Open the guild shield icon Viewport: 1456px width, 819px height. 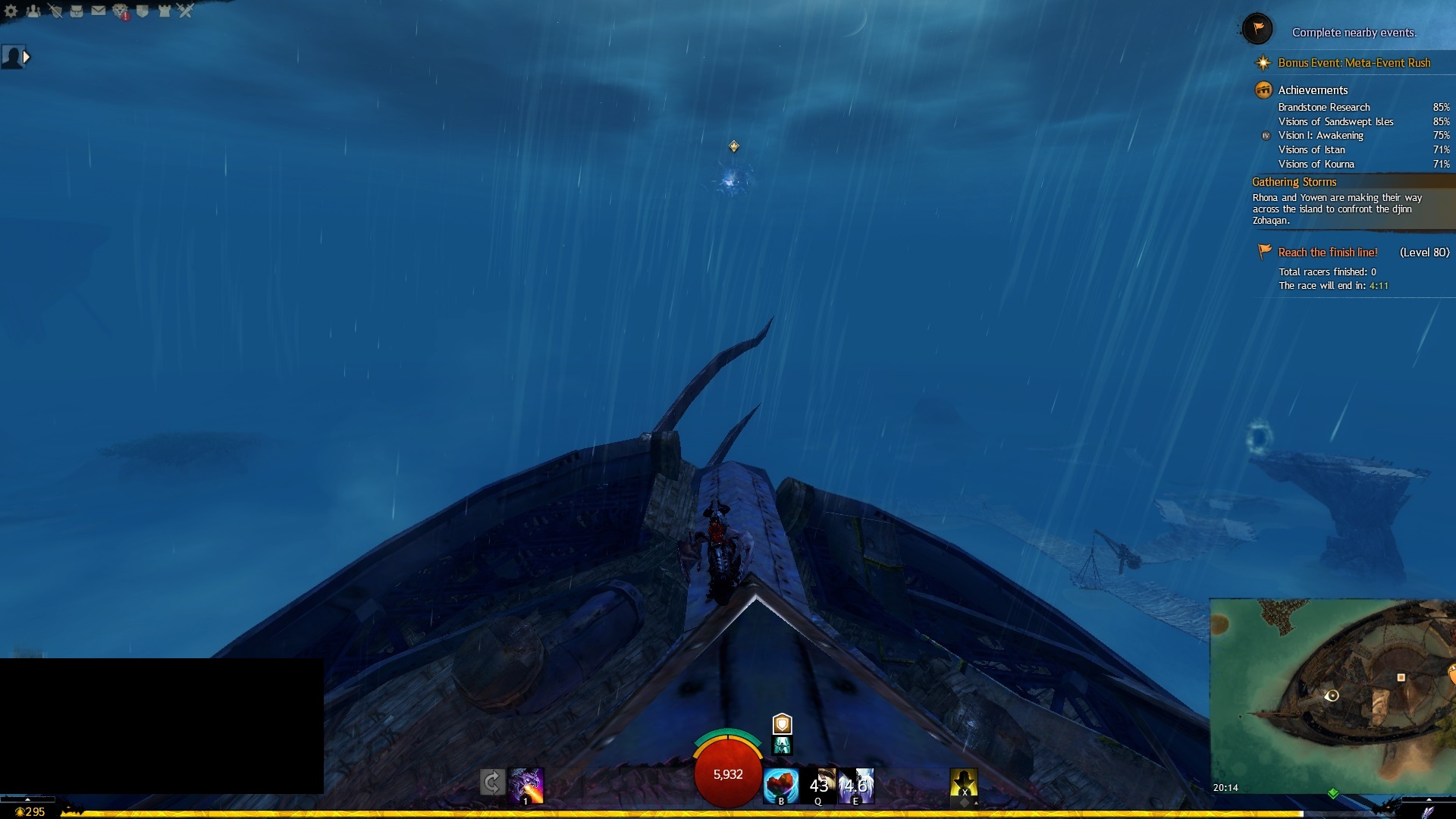142,11
